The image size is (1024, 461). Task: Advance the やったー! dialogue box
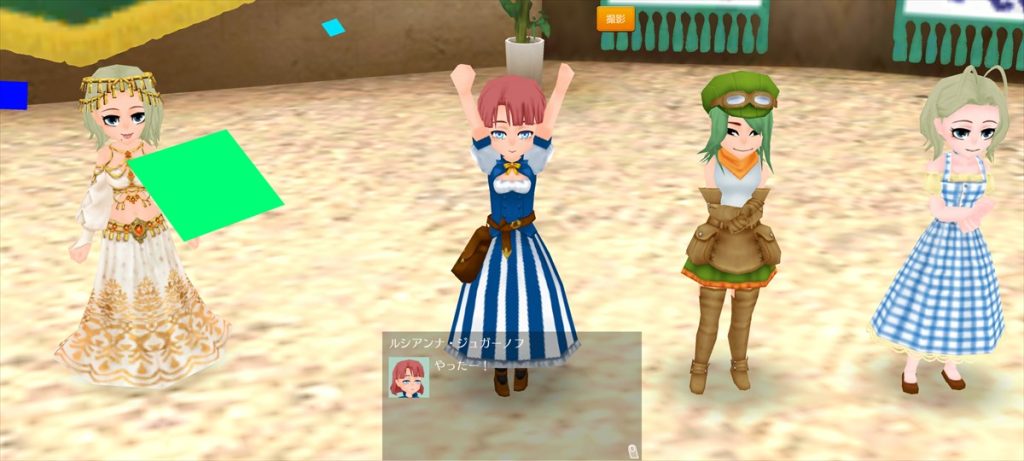click(x=511, y=396)
